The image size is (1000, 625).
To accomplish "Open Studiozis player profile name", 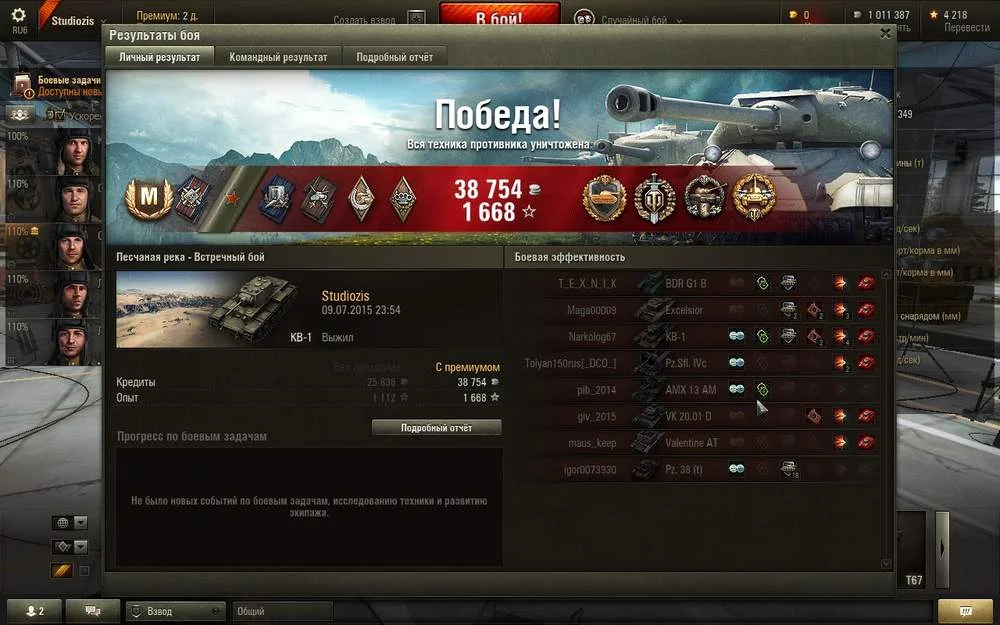I will (345, 296).
